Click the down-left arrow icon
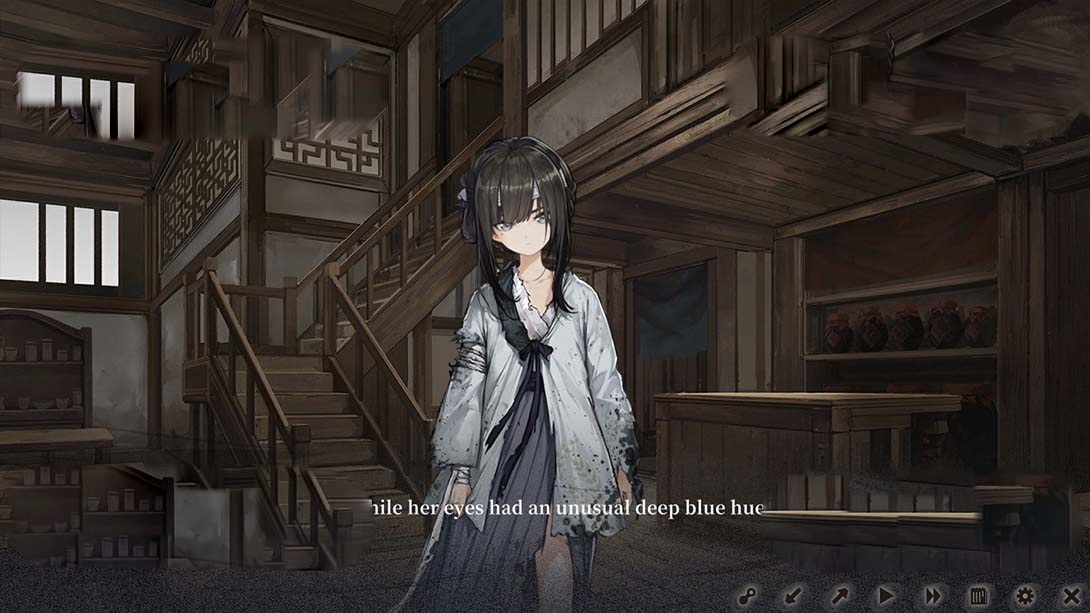Screen dimensions: 1090x613 [x=793, y=596]
